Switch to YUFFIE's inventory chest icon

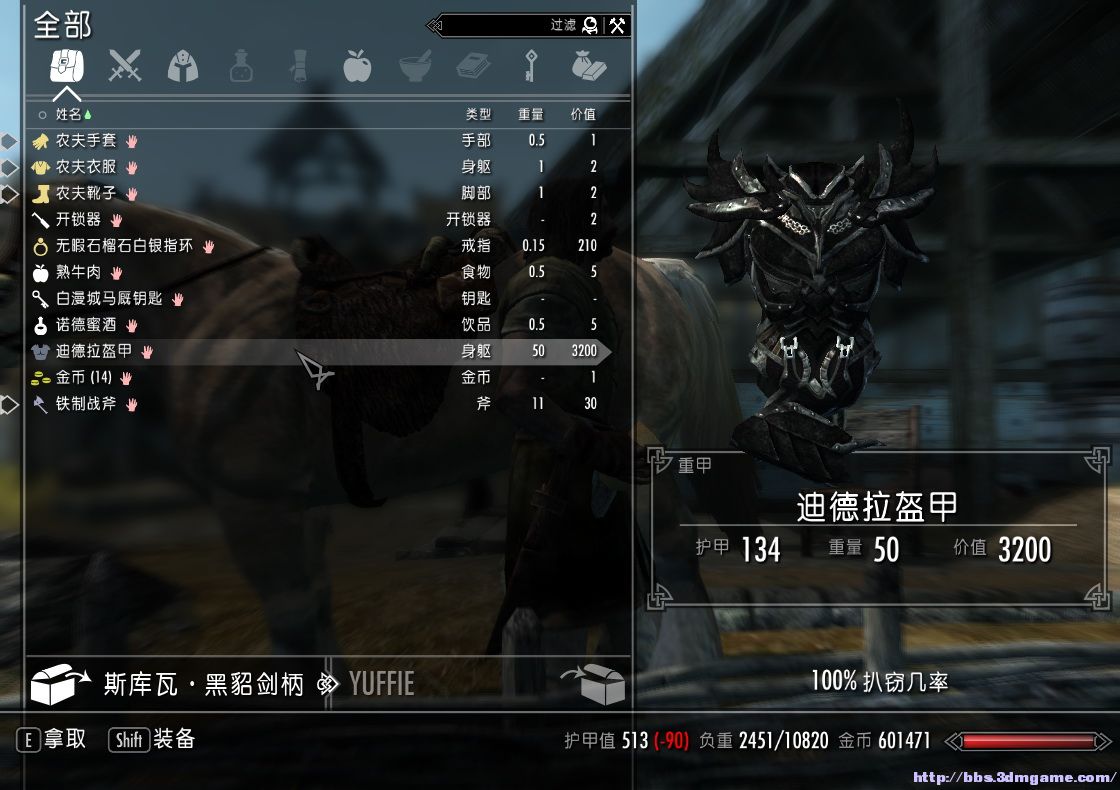pyautogui.click(x=594, y=684)
